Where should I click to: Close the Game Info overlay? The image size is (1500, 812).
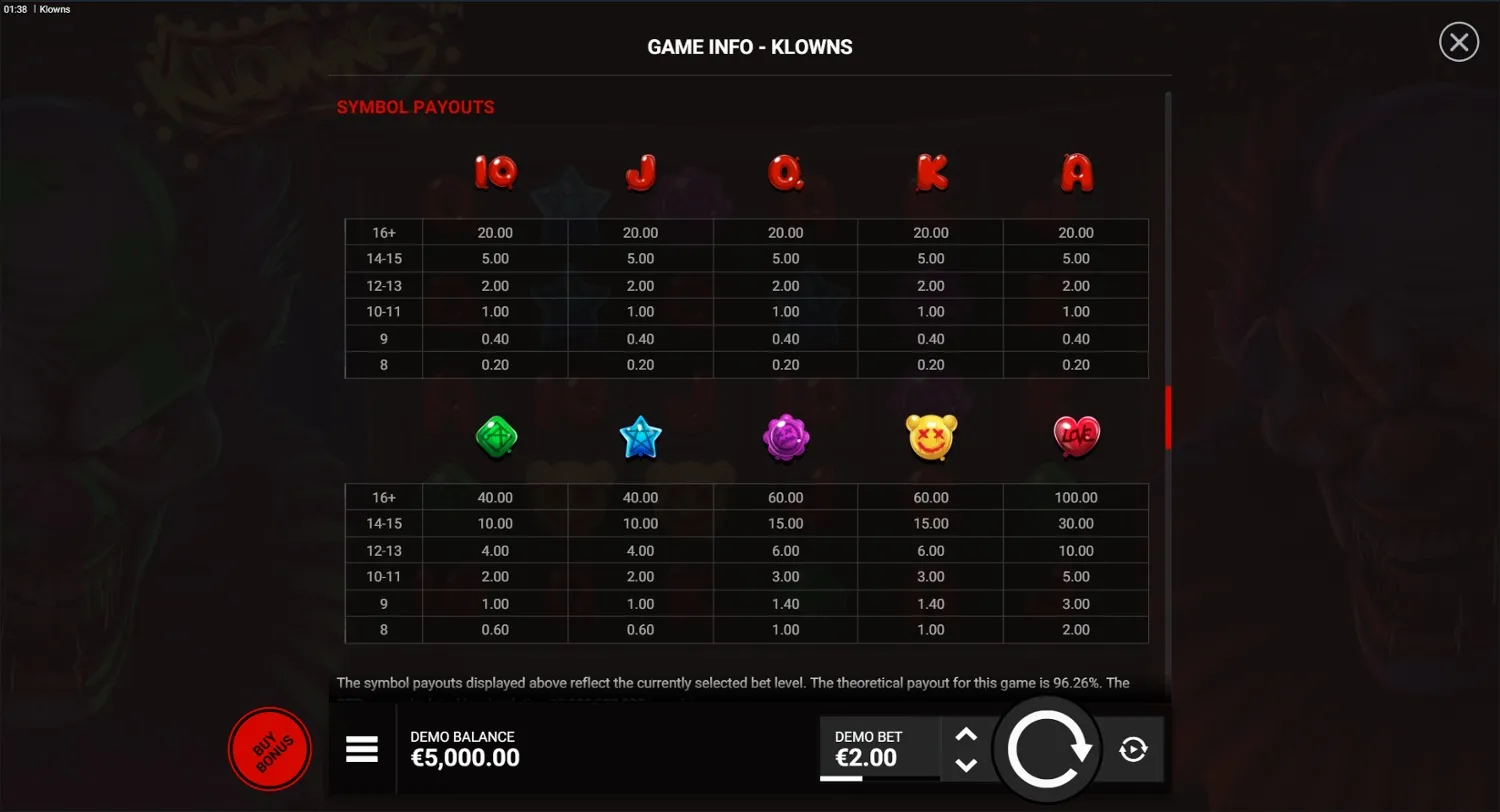coord(1458,42)
